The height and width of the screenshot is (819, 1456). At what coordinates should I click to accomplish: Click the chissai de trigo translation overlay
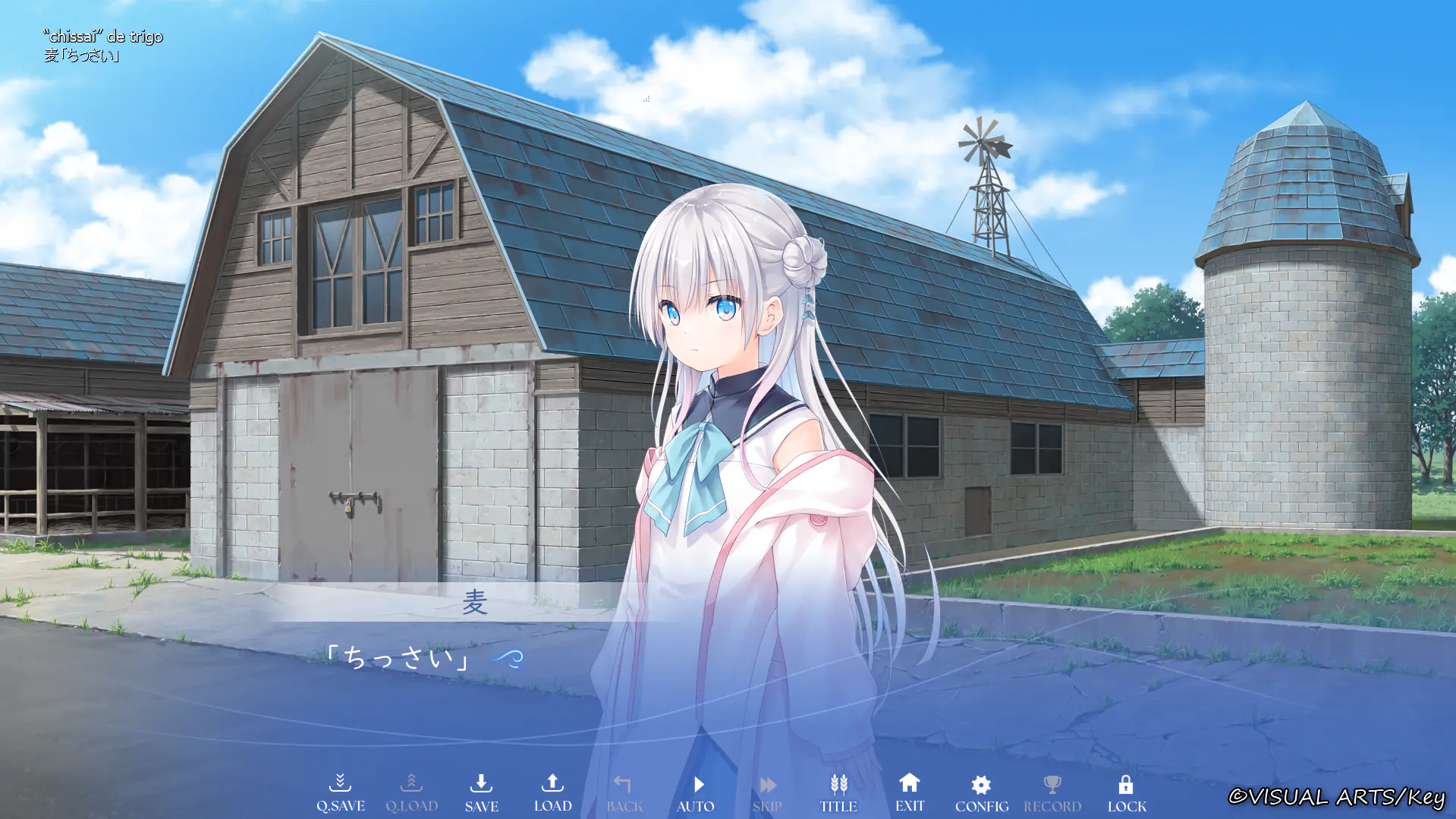click(x=102, y=36)
